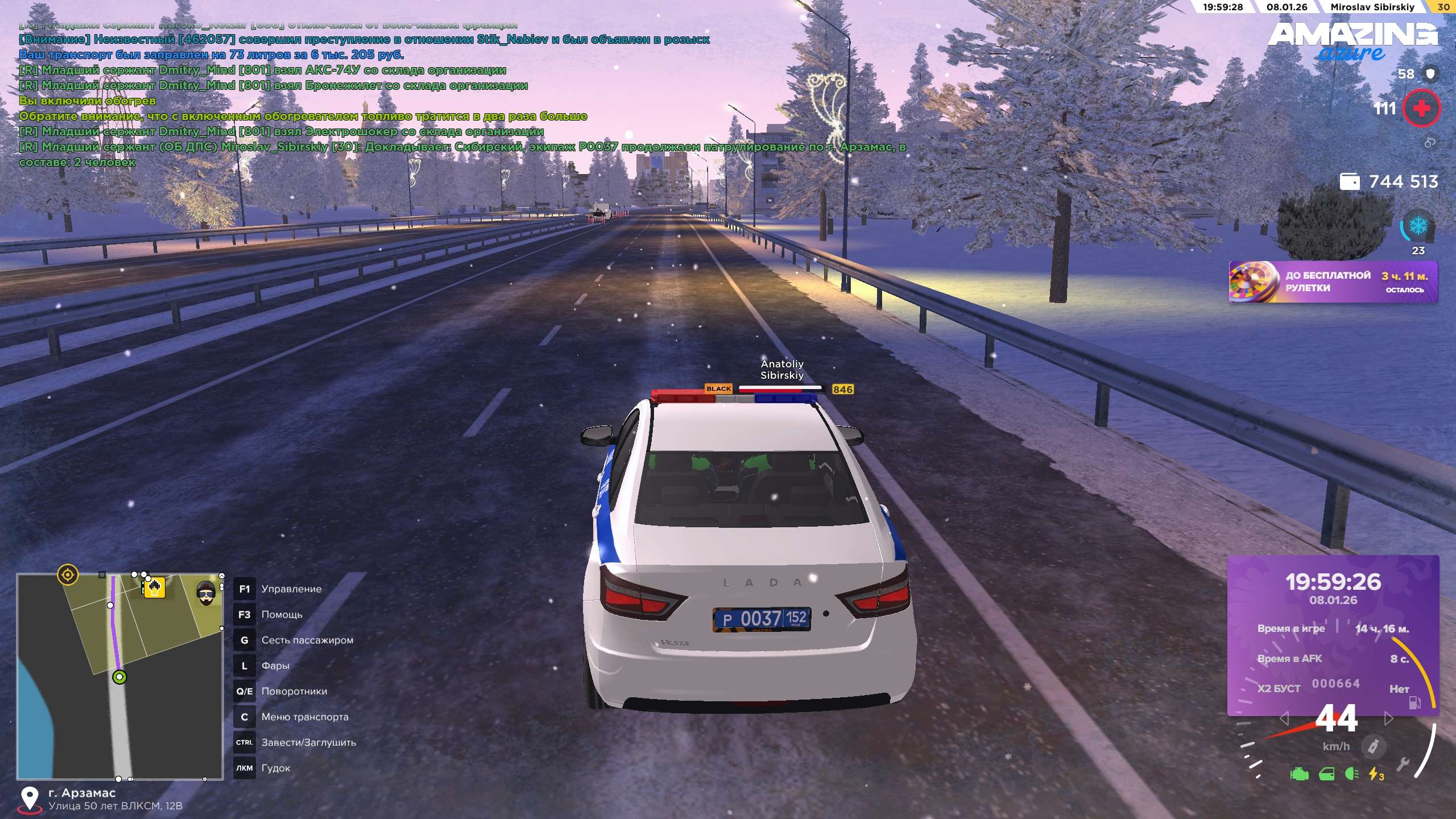Screen dimensions: 1456x819
Task: Click the red medical cross health icon
Action: [x=1421, y=108]
